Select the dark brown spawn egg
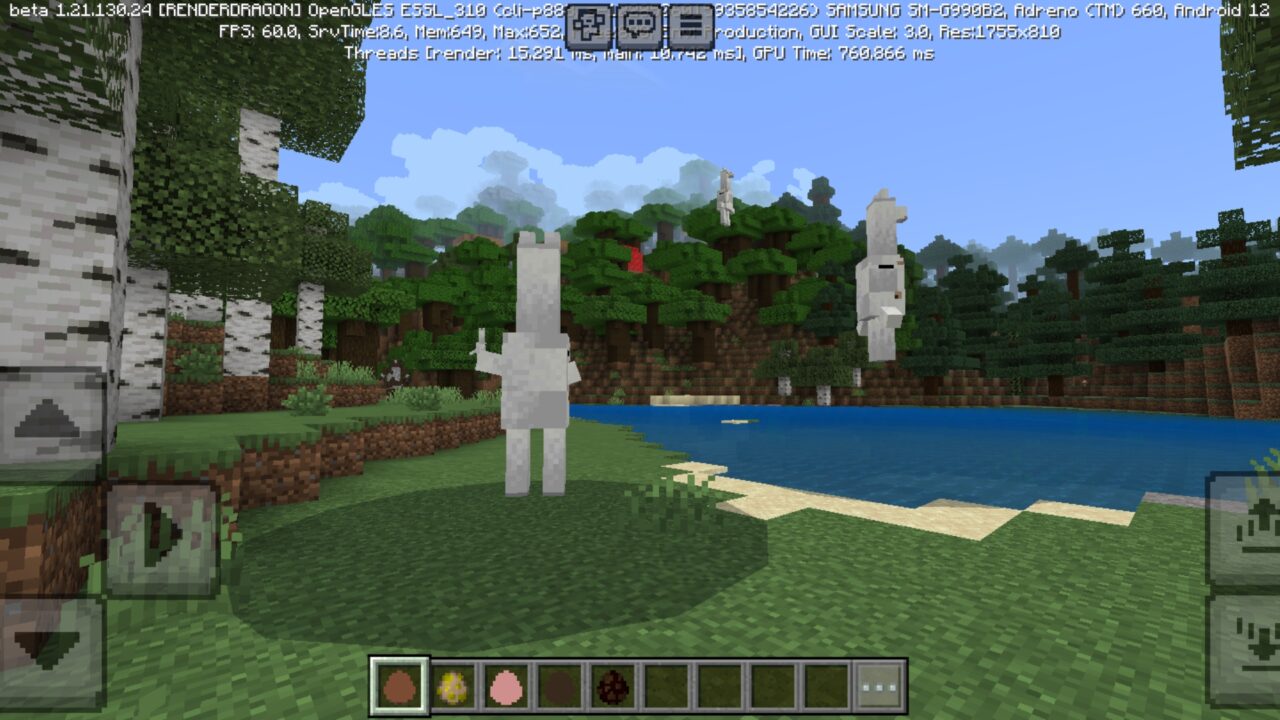This screenshot has width=1280, height=720. pyautogui.click(x=560, y=685)
